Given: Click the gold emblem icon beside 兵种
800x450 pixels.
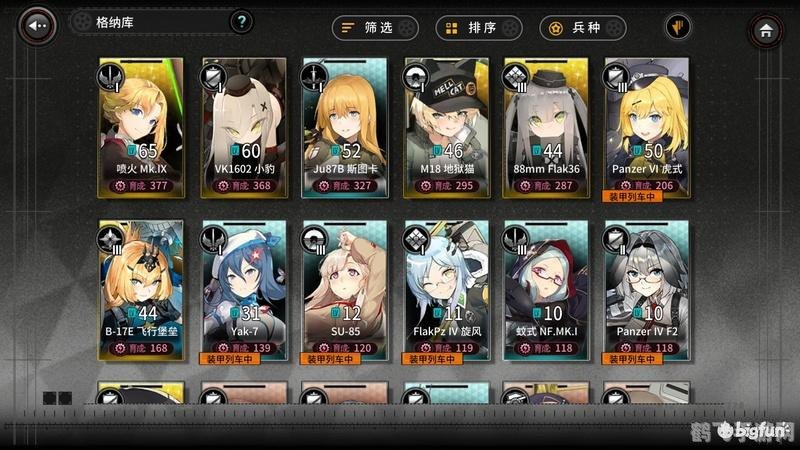Looking at the screenshot, I should coord(679,28).
